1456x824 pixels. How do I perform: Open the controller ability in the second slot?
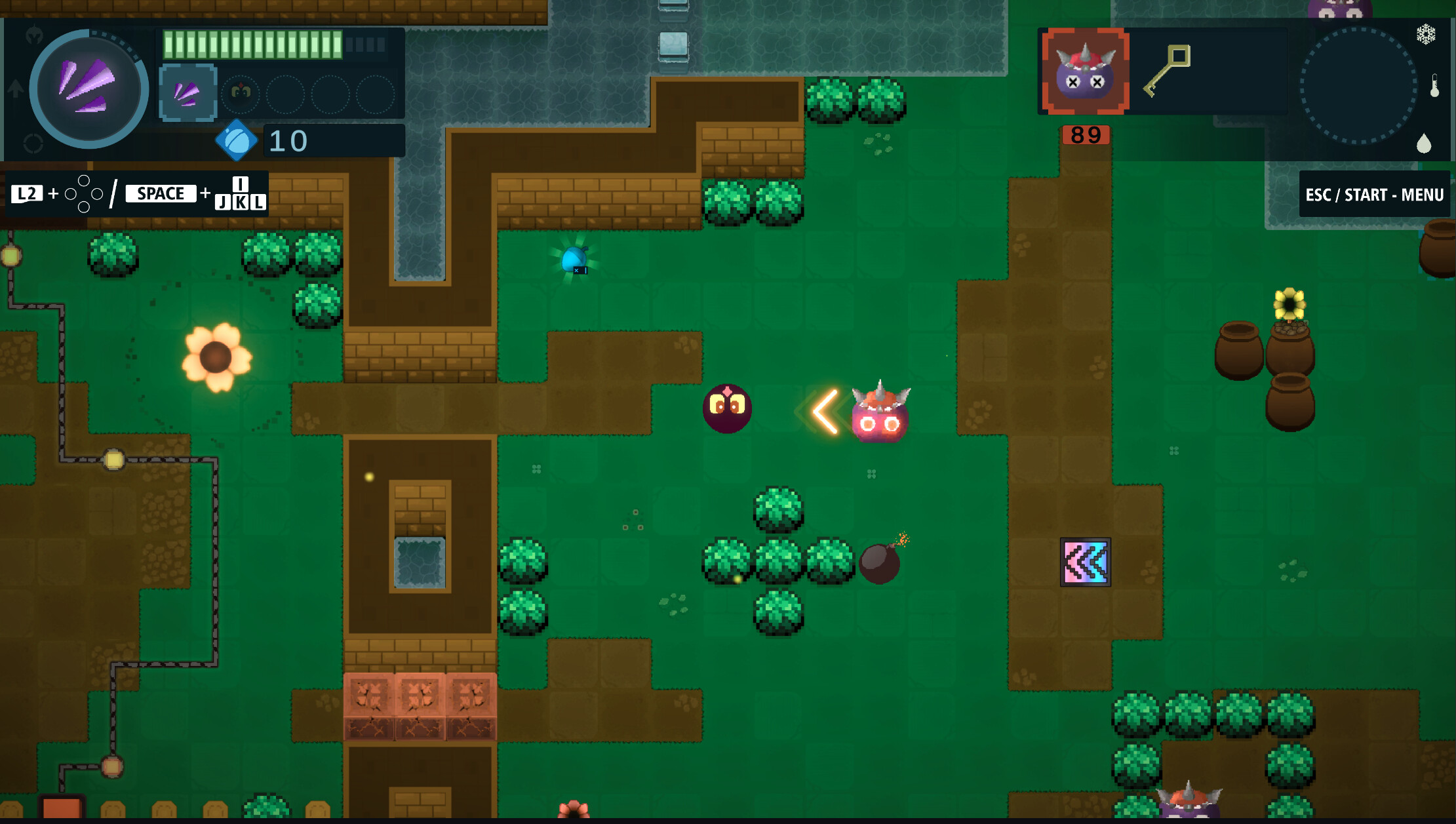240,94
